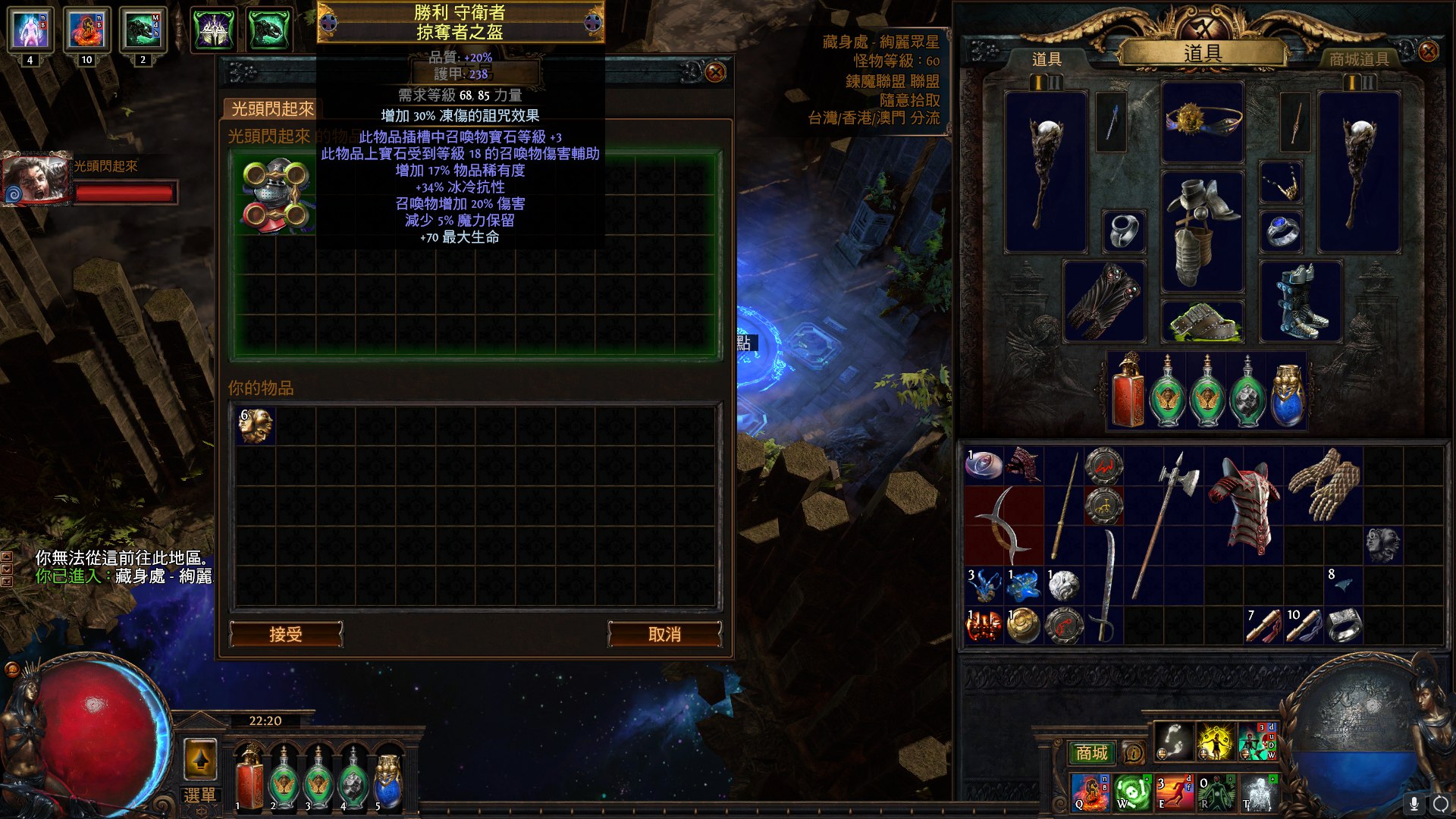The height and width of the screenshot is (819, 1456).
Task: Accept the trade with 接受 button
Action: pos(286,634)
